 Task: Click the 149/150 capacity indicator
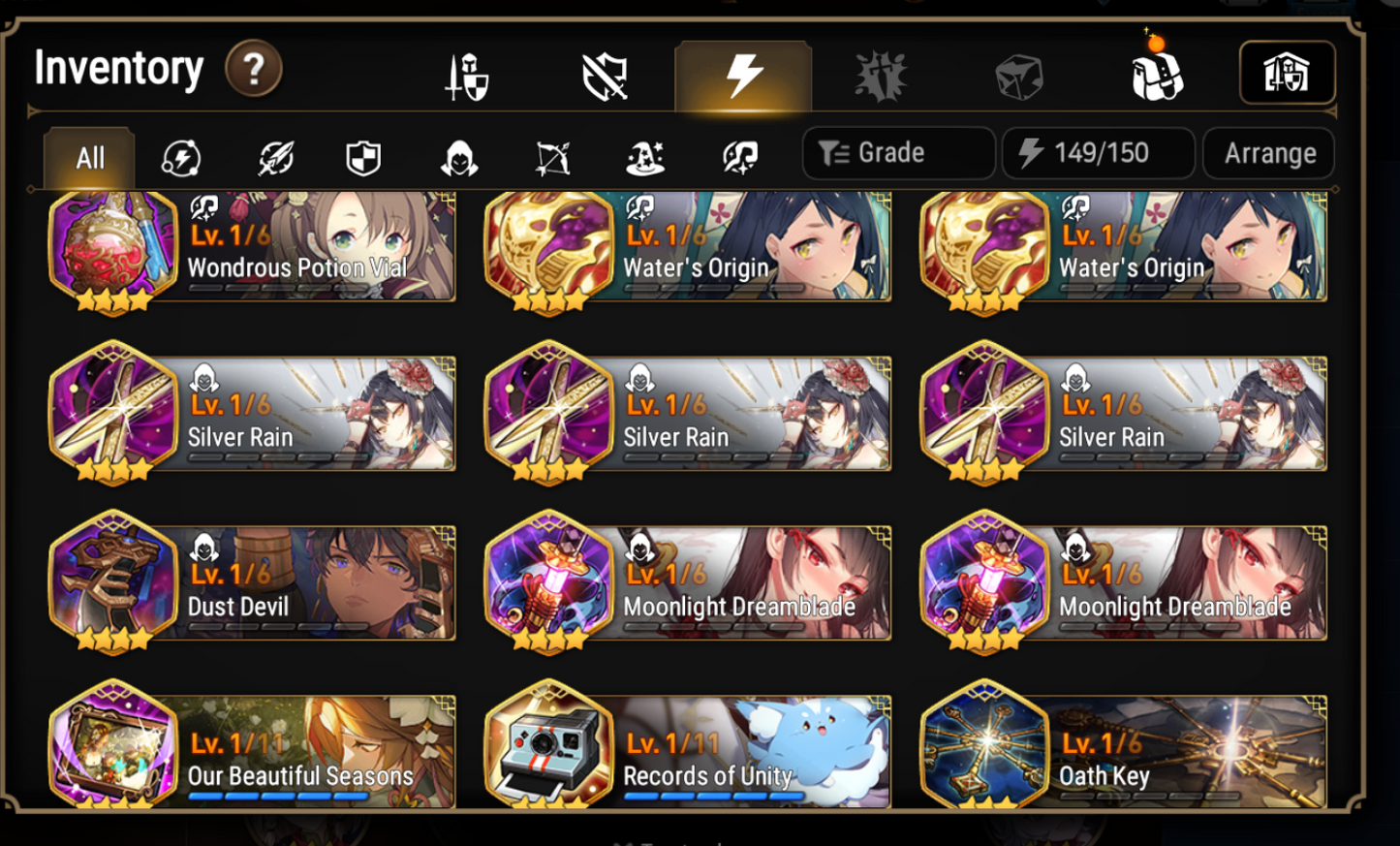[1098, 153]
